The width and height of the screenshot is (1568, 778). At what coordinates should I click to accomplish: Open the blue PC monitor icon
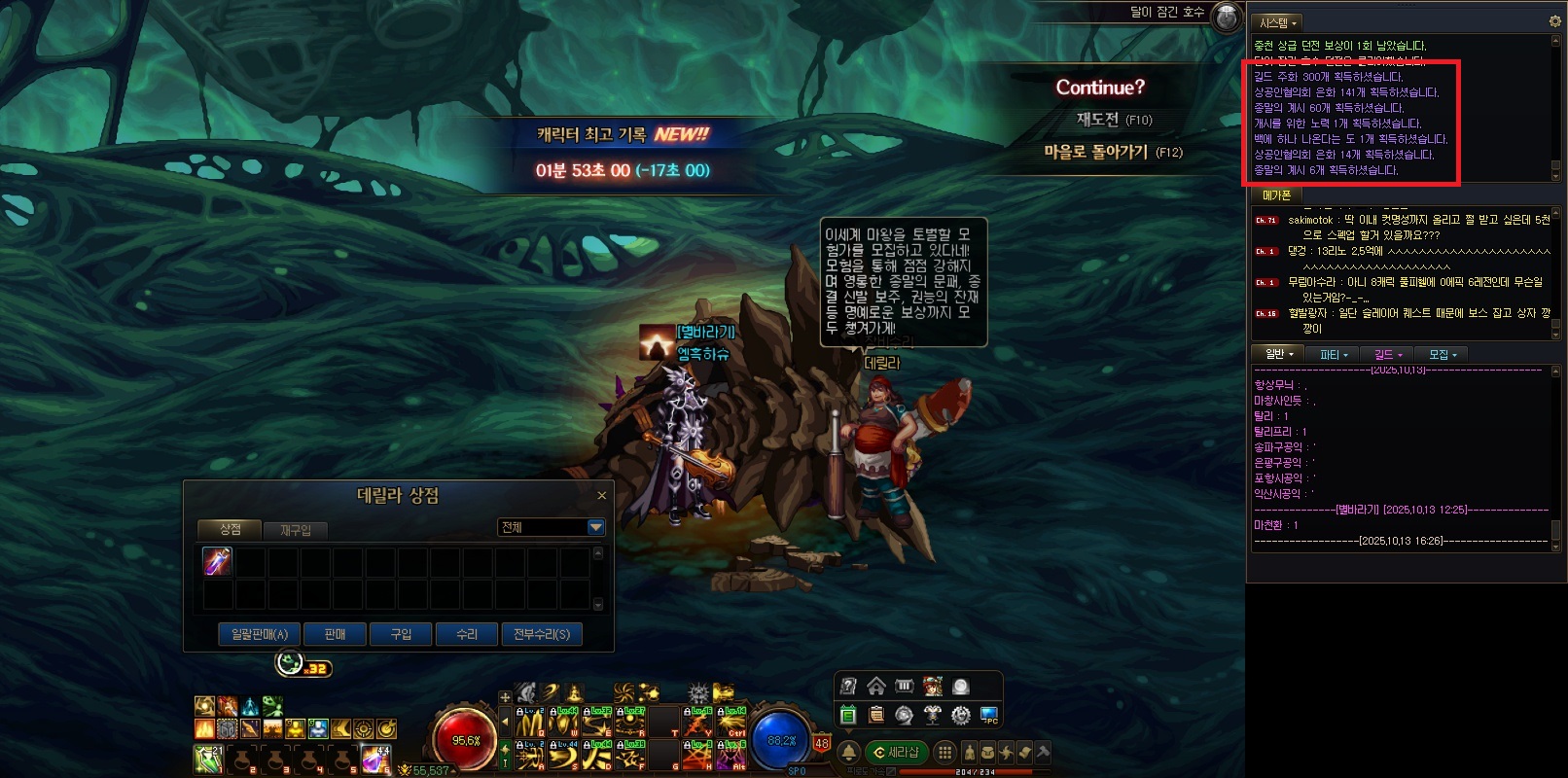[988, 716]
